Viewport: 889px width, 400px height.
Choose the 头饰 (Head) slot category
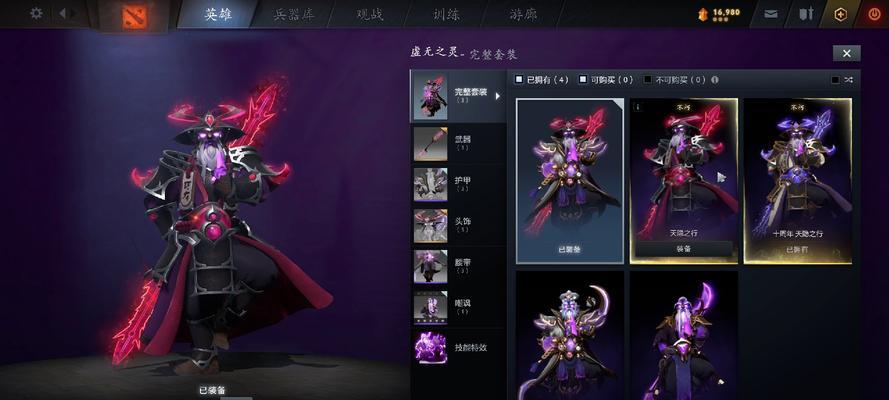click(458, 225)
